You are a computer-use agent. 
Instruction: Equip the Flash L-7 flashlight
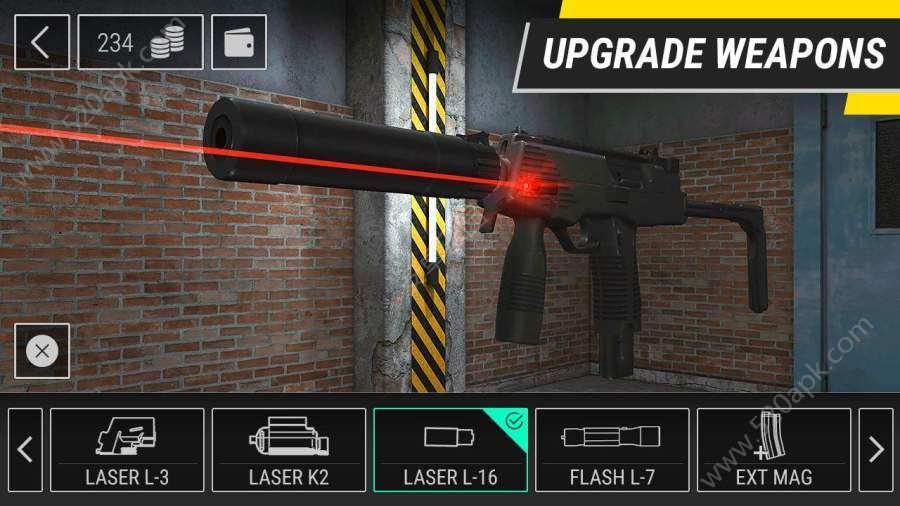[x=611, y=450]
